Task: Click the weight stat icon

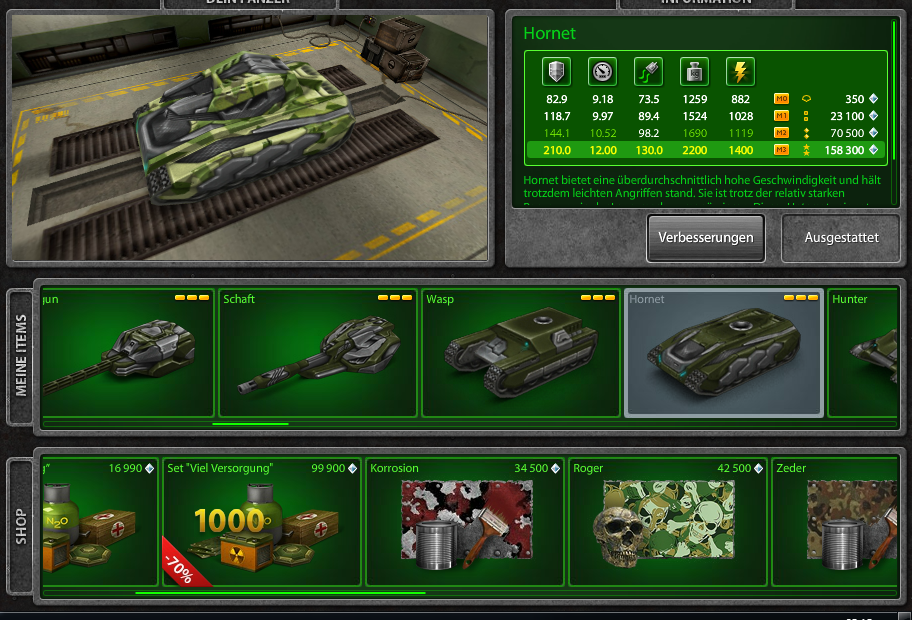Action: pos(694,72)
